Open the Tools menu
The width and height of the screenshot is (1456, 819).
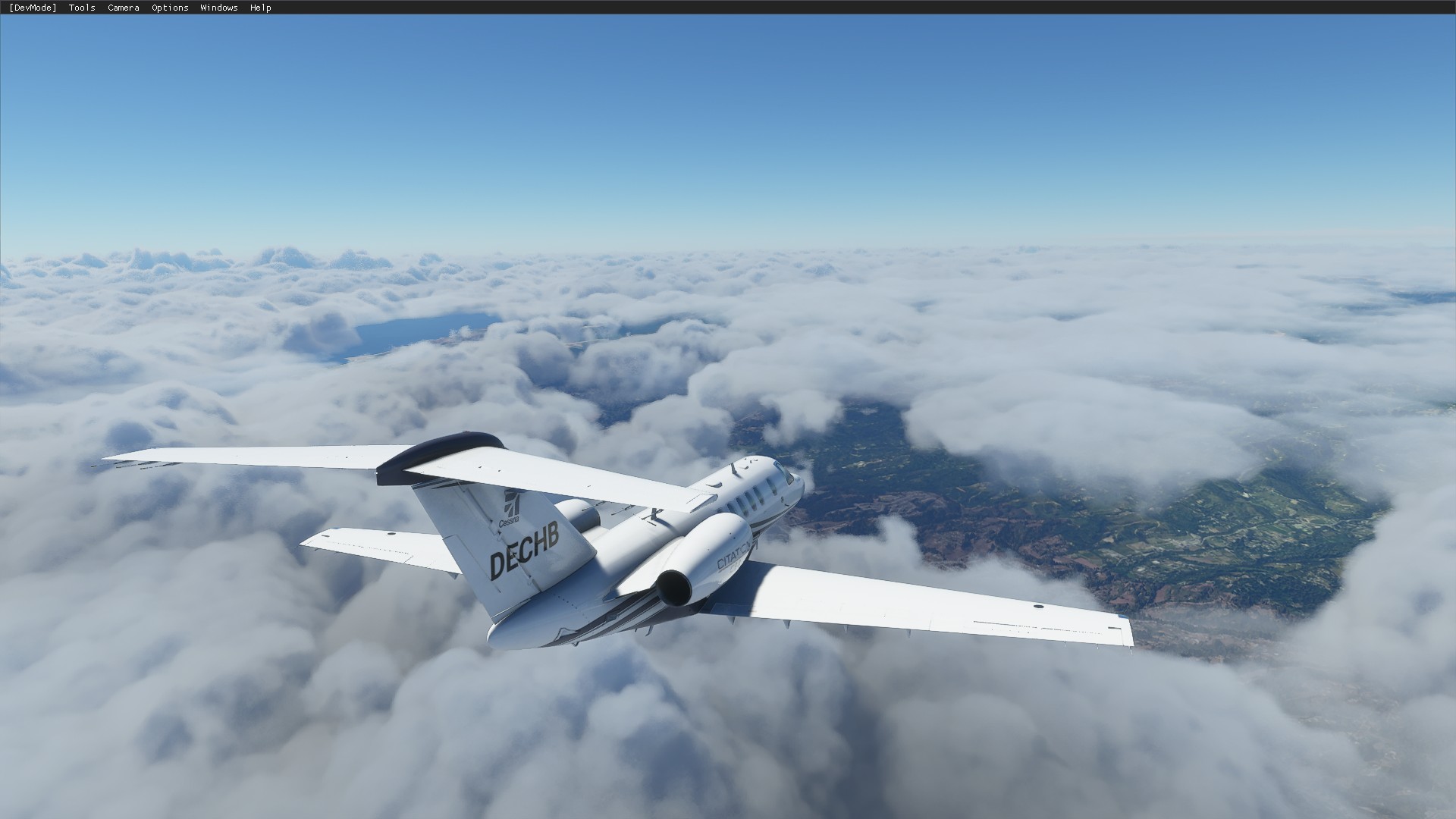pyautogui.click(x=82, y=8)
